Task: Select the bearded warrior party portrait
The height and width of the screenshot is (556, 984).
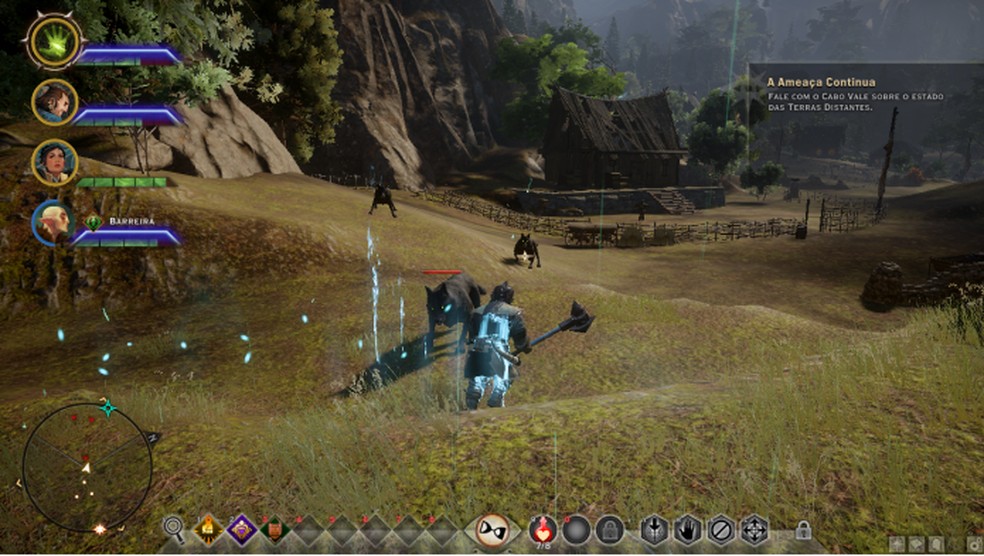Action: [x=54, y=101]
